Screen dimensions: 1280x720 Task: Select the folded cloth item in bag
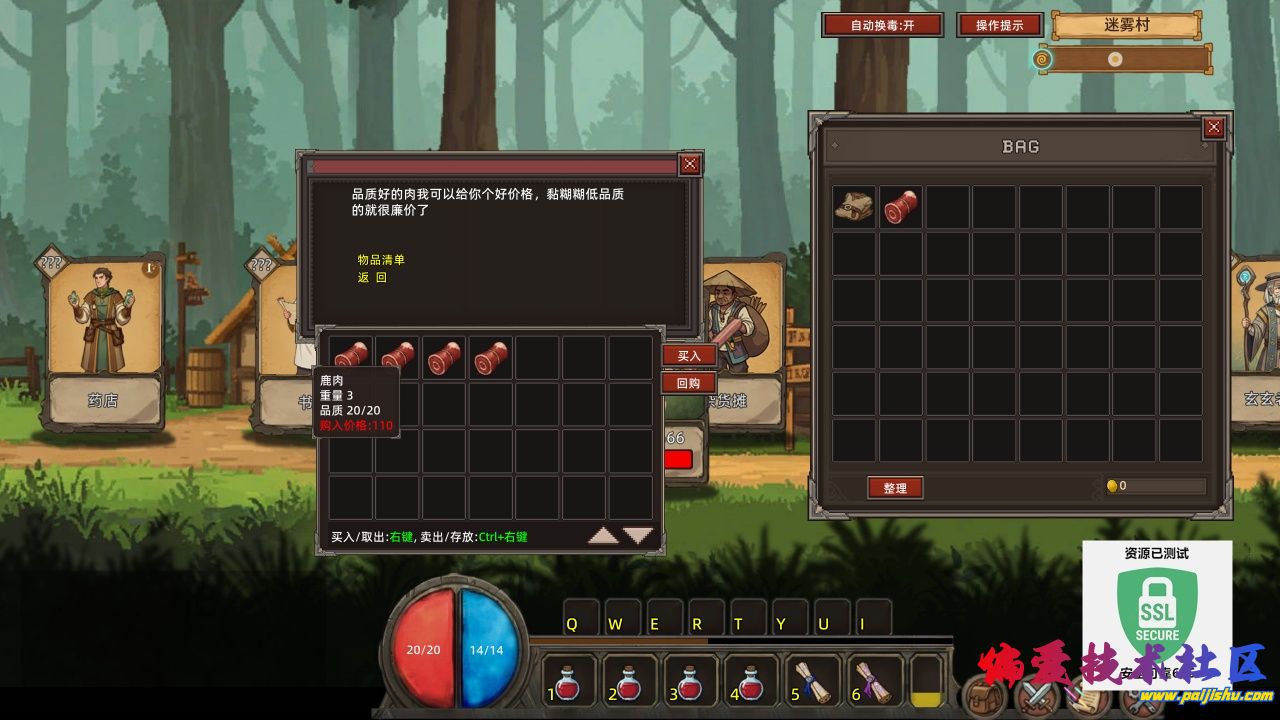pyautogui.click(x=854, y=206)
